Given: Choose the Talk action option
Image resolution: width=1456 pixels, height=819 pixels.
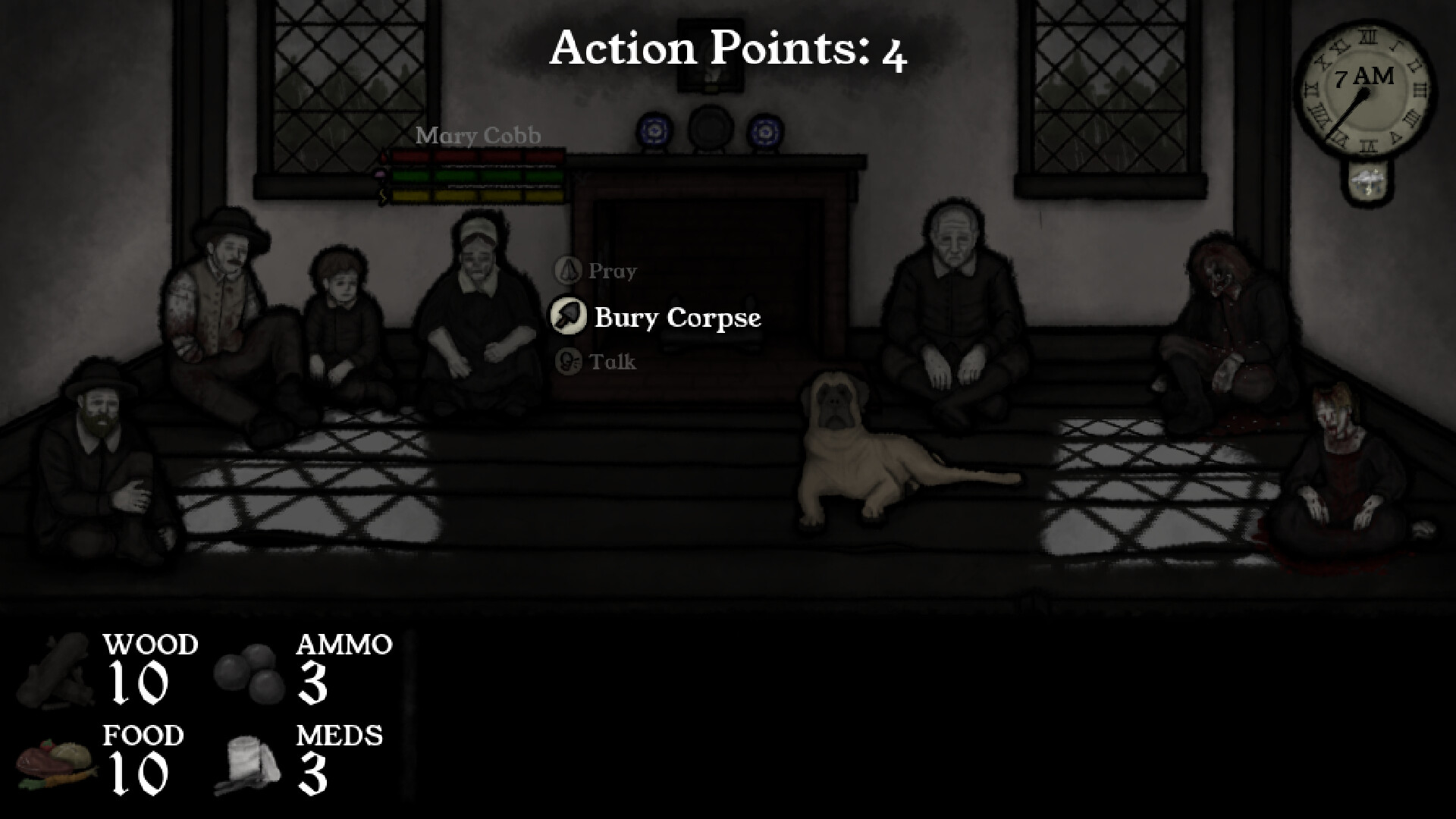Looking at the screenshot, I should (x=613, y=362).
